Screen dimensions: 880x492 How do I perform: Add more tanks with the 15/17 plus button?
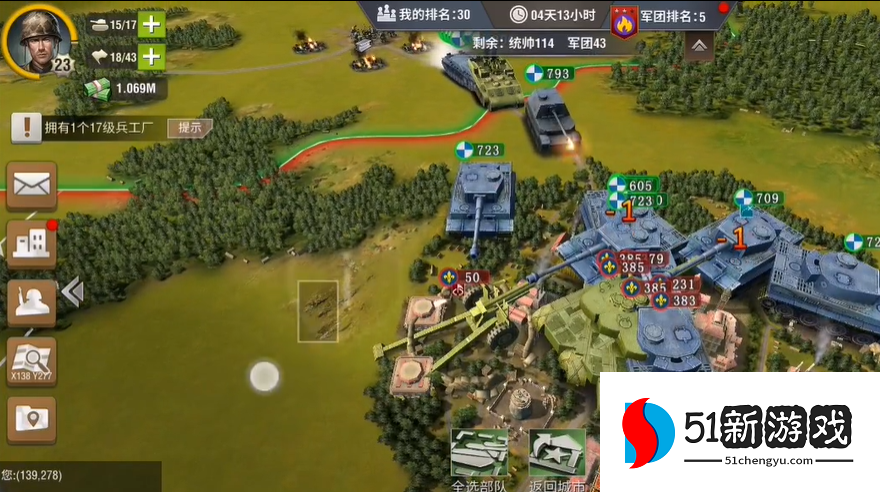click(x=151, y=23)
